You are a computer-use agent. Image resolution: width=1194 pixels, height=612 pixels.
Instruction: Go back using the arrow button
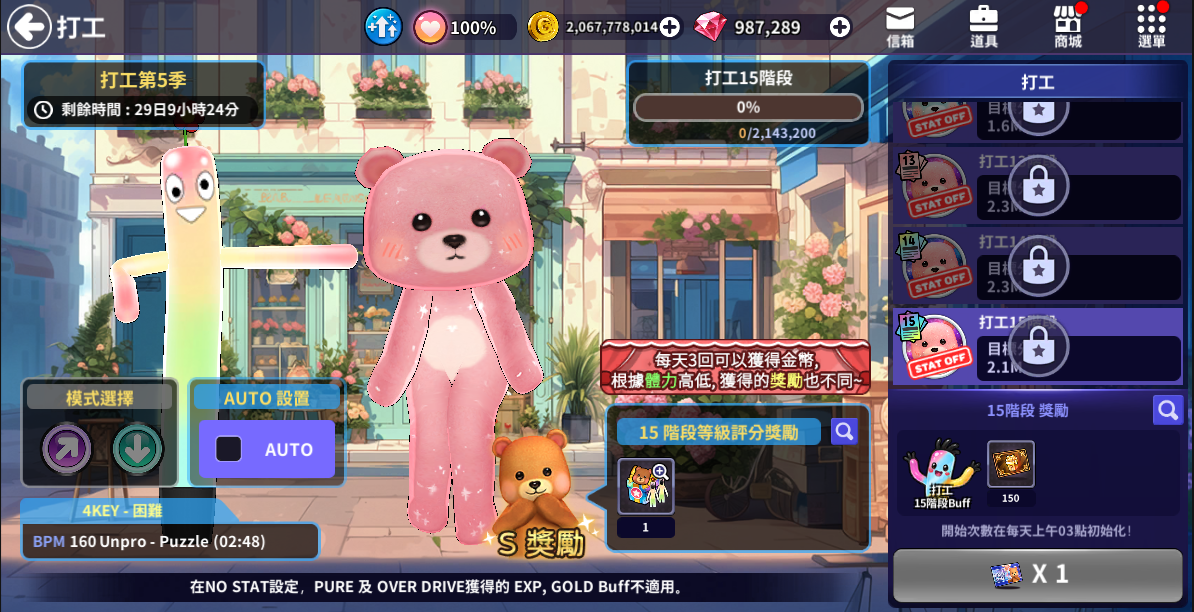click(29, 27)
